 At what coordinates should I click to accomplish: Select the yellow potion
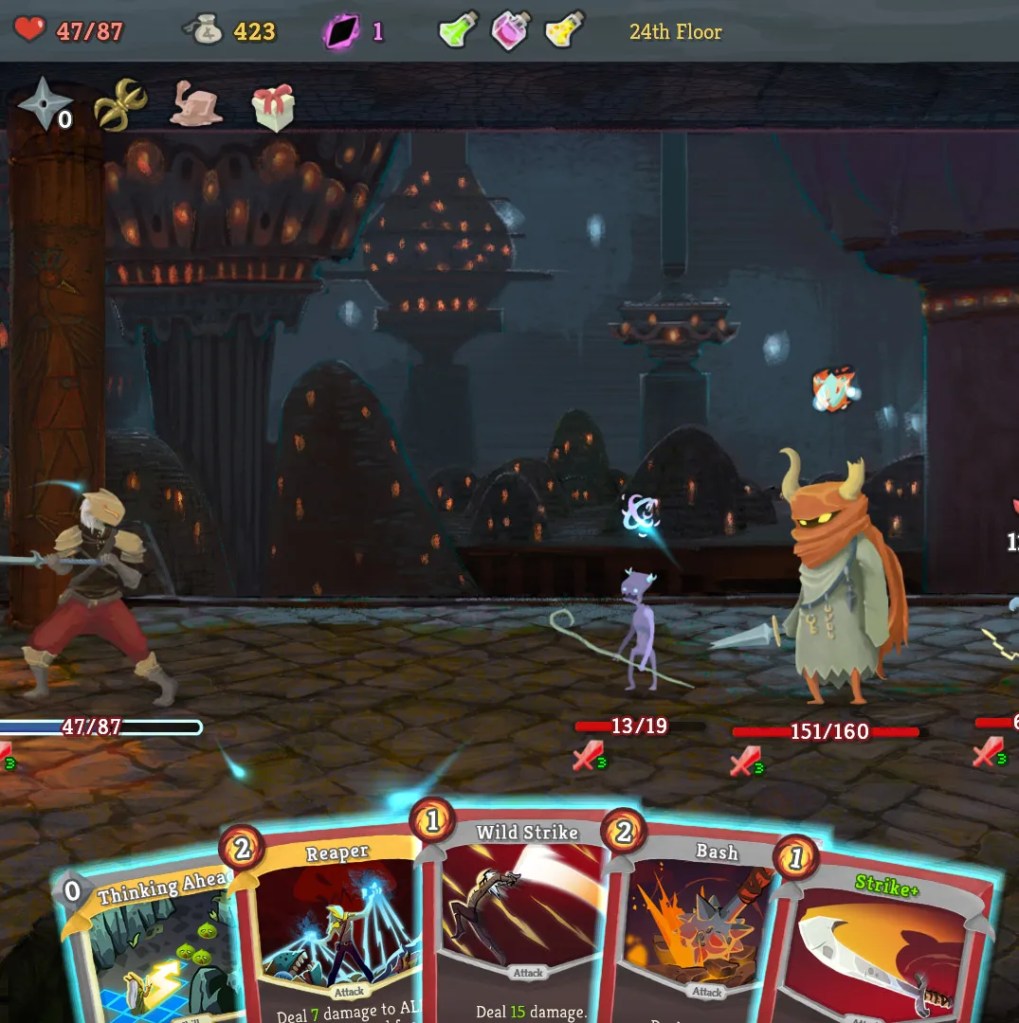coord(565,30)
